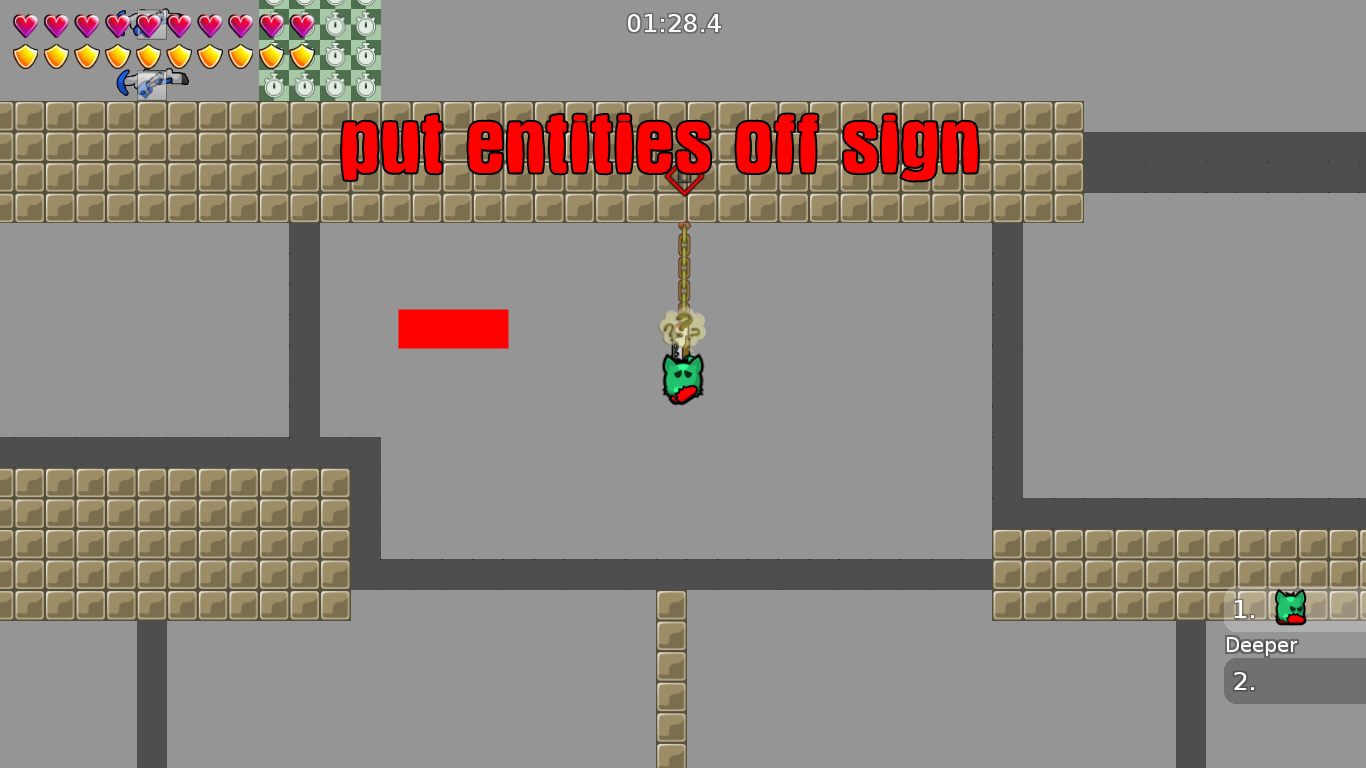Image resolution: width=1366 pixels, height=768 pixels.
Task: Toggle the second heart icon
Action: pos(55,25)
